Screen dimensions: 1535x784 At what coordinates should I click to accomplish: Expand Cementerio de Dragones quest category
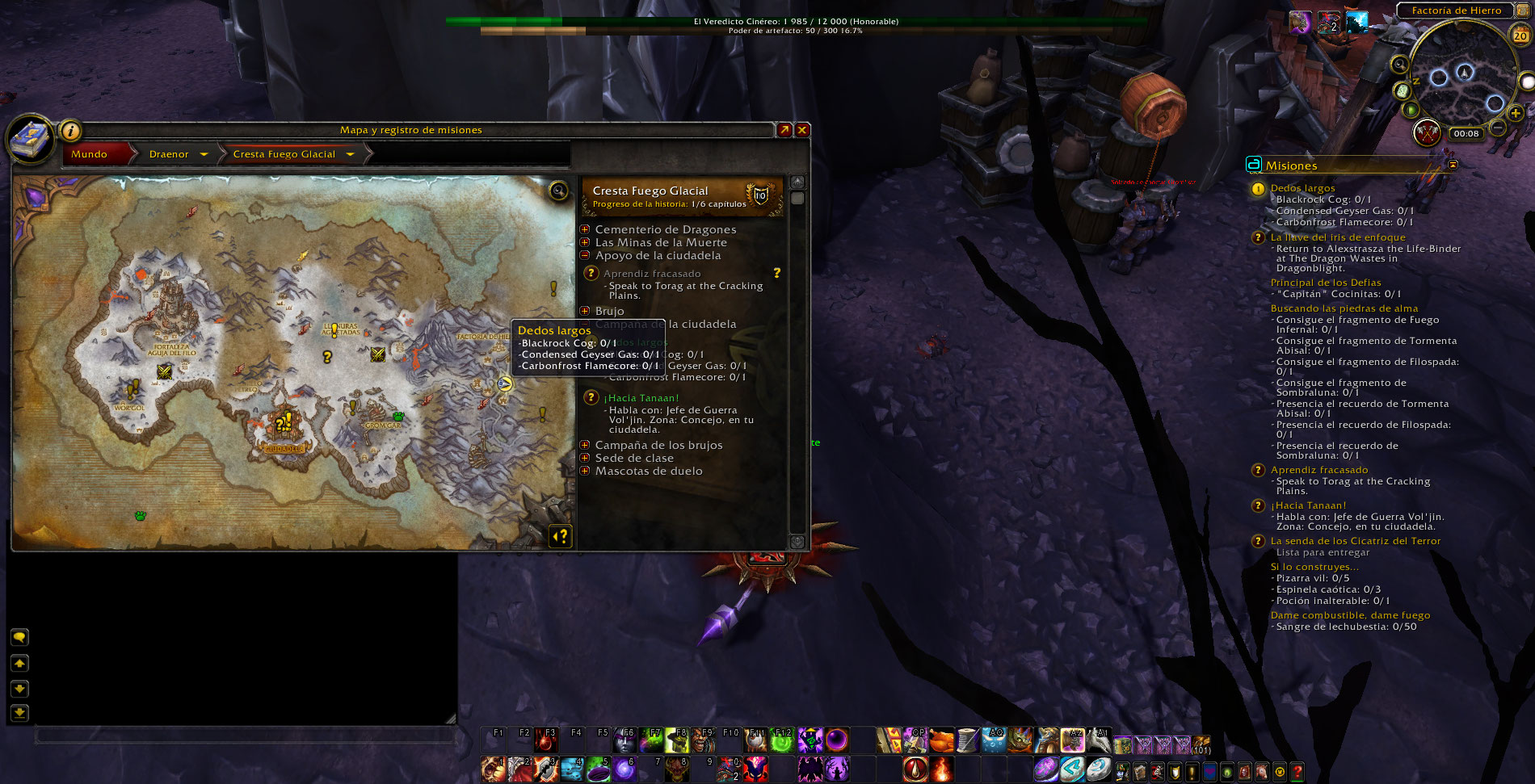[x=585, y=229]
